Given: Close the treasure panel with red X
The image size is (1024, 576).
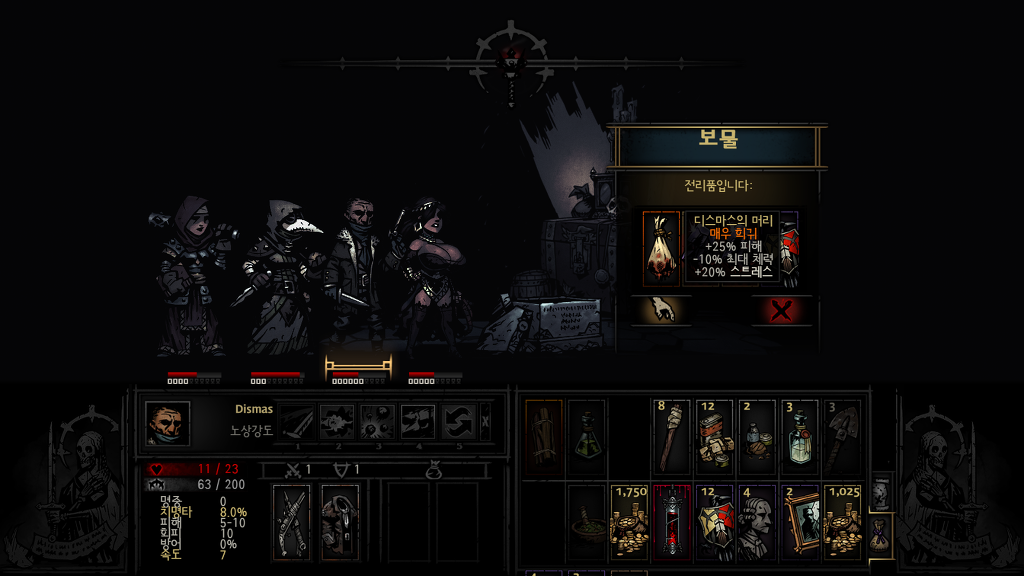Looking at the screenshot, I should click(x=783, y=310).
